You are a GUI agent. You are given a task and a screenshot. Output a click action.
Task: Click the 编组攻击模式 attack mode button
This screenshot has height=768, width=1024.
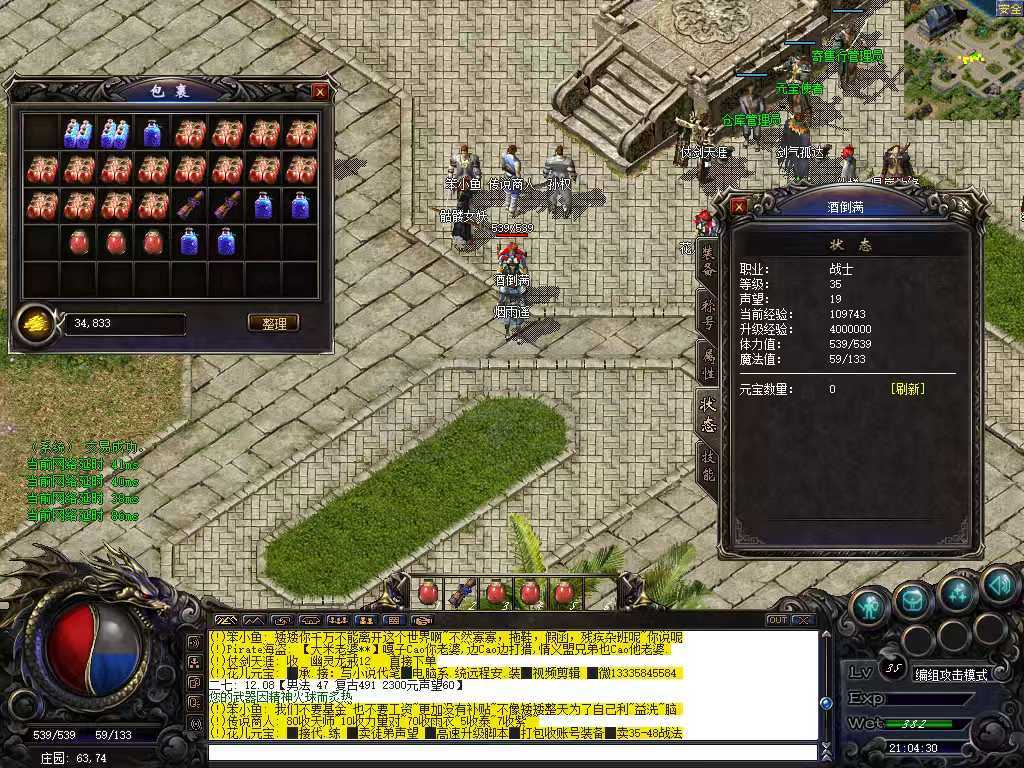pos(950,674)
